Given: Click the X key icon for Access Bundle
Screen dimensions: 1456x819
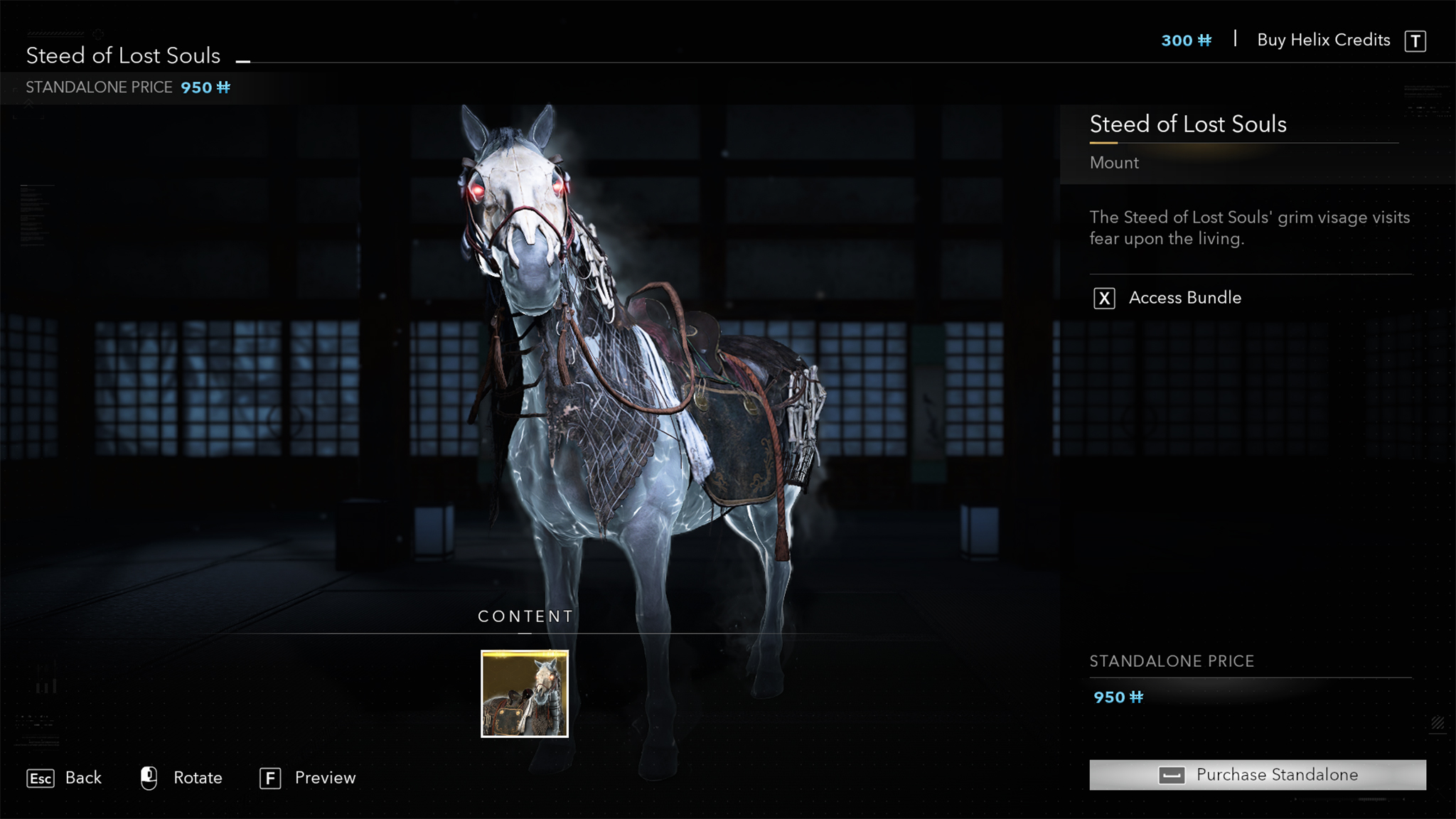Looking at the screenshot, I should click(1103, 298).
